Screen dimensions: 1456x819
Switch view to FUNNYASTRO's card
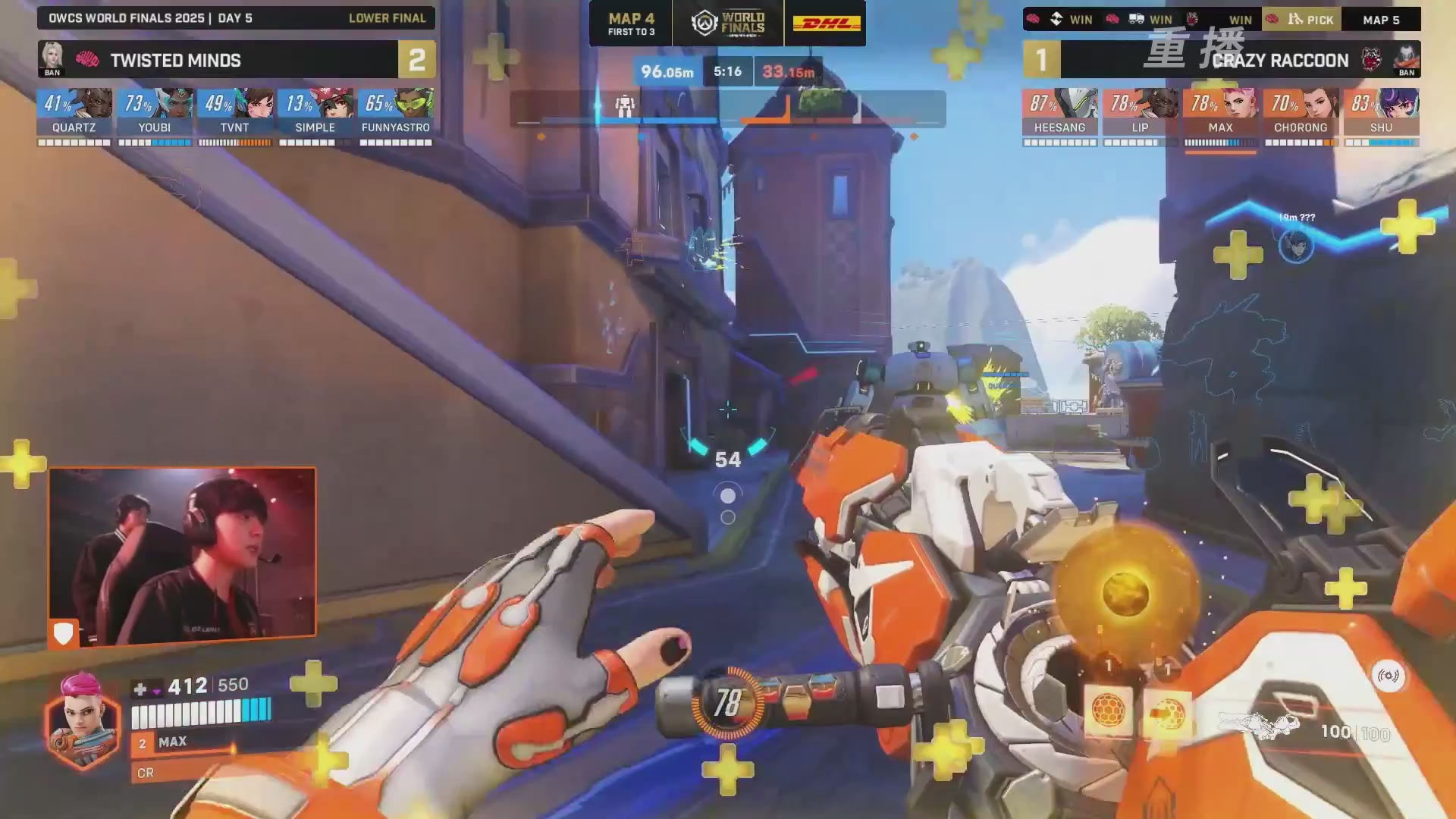point(396,115)
